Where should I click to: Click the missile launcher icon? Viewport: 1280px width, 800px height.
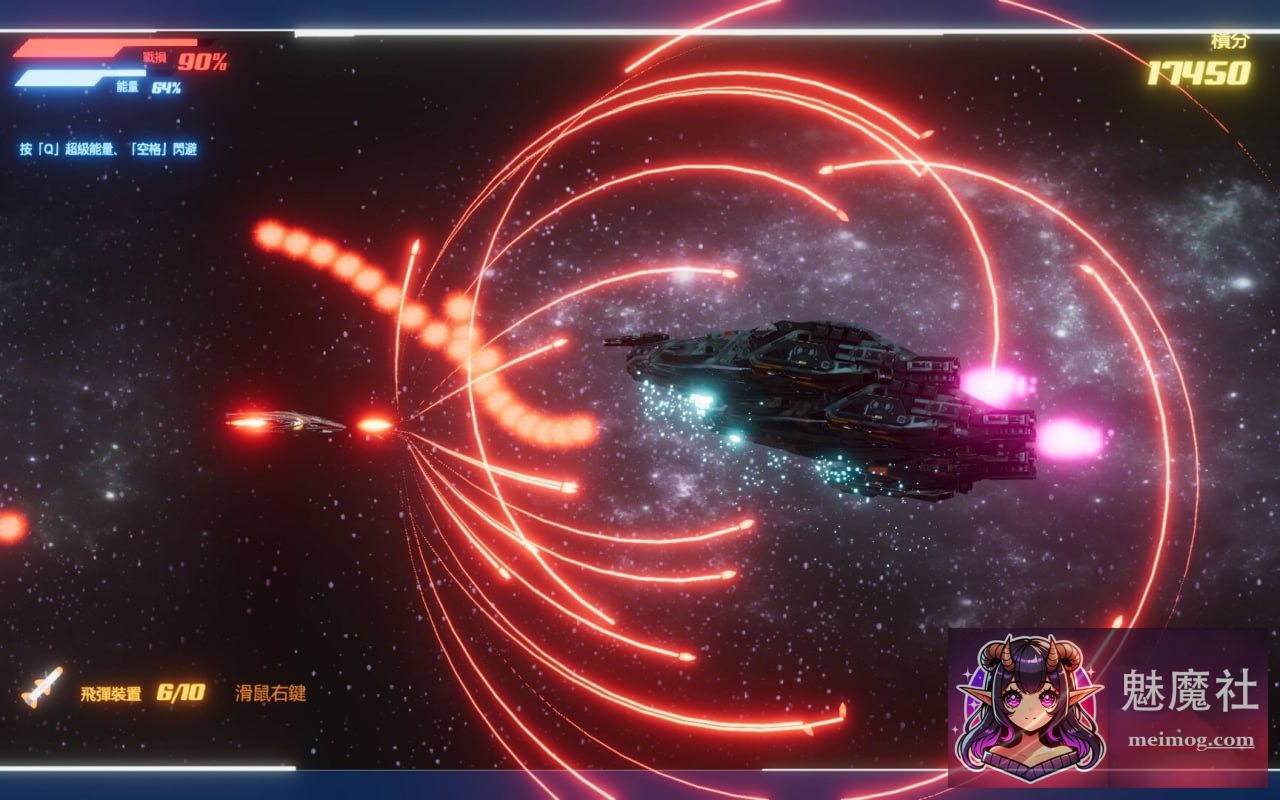(42, 686)
